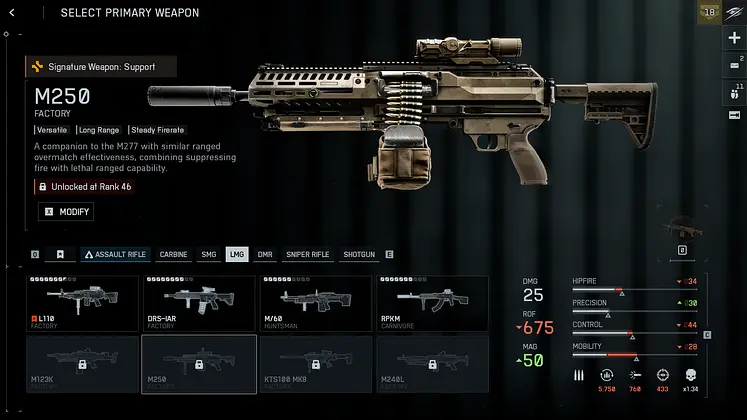Show the DMR weapon category

pos(265,254)
